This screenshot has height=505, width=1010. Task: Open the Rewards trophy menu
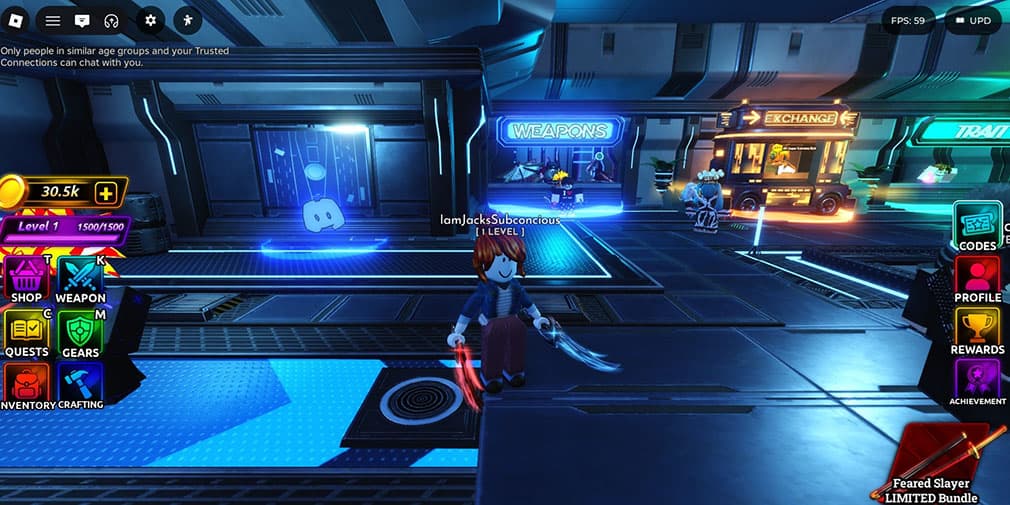pyautogui.click(x=977, y=331)
